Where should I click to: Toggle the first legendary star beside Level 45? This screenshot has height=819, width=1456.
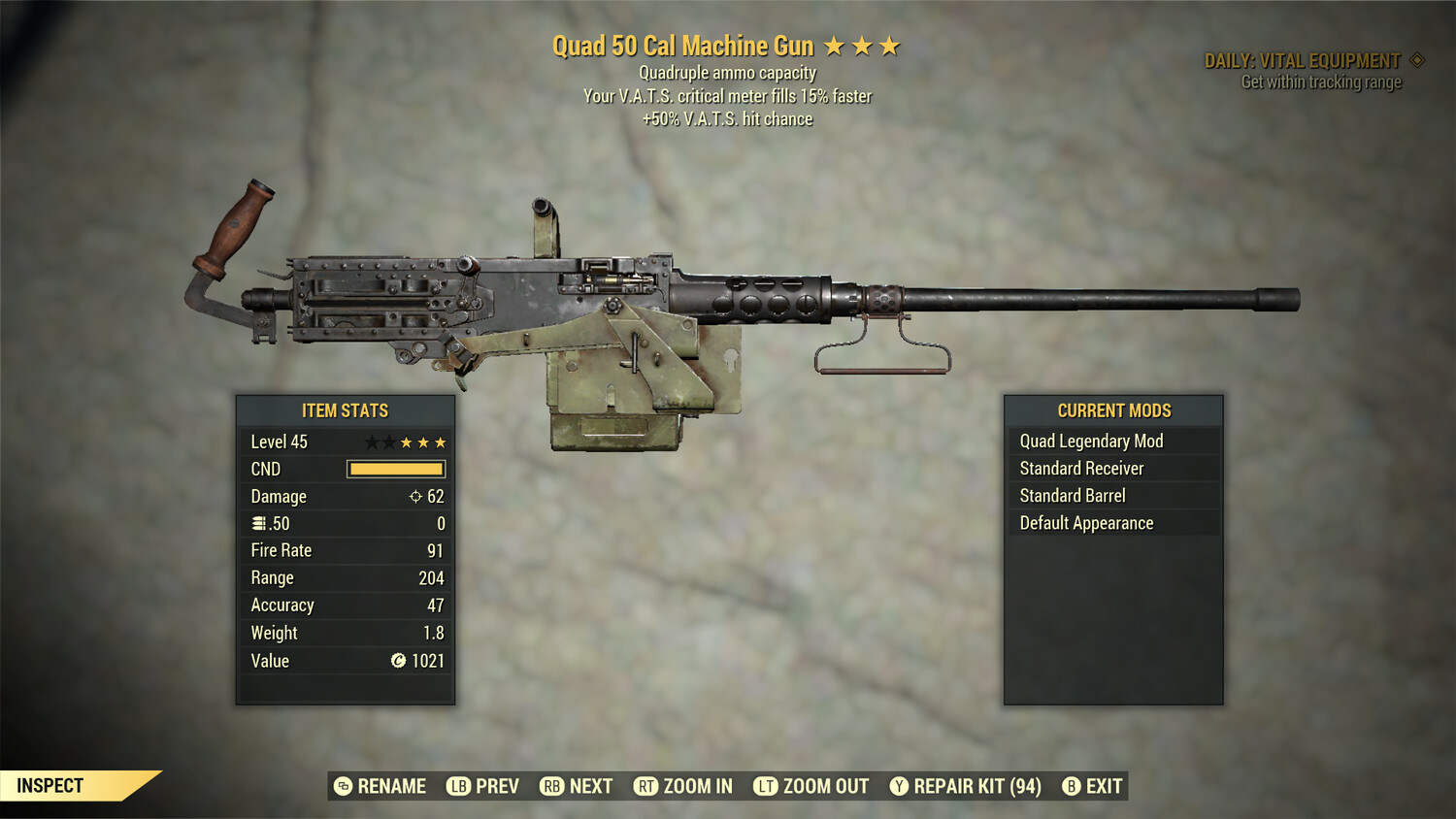(x=373, y=442)
